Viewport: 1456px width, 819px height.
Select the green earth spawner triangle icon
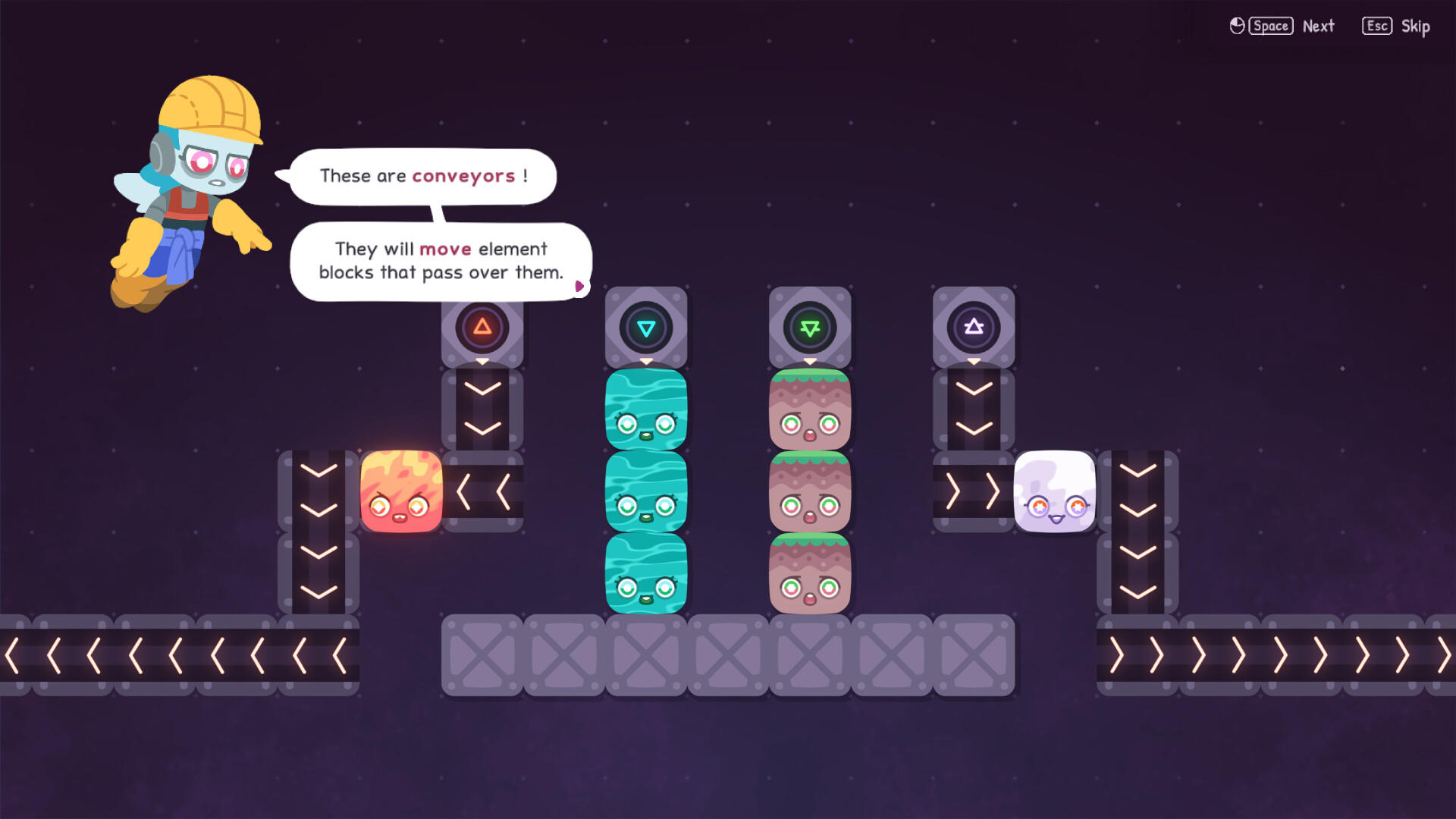[810, 328]
